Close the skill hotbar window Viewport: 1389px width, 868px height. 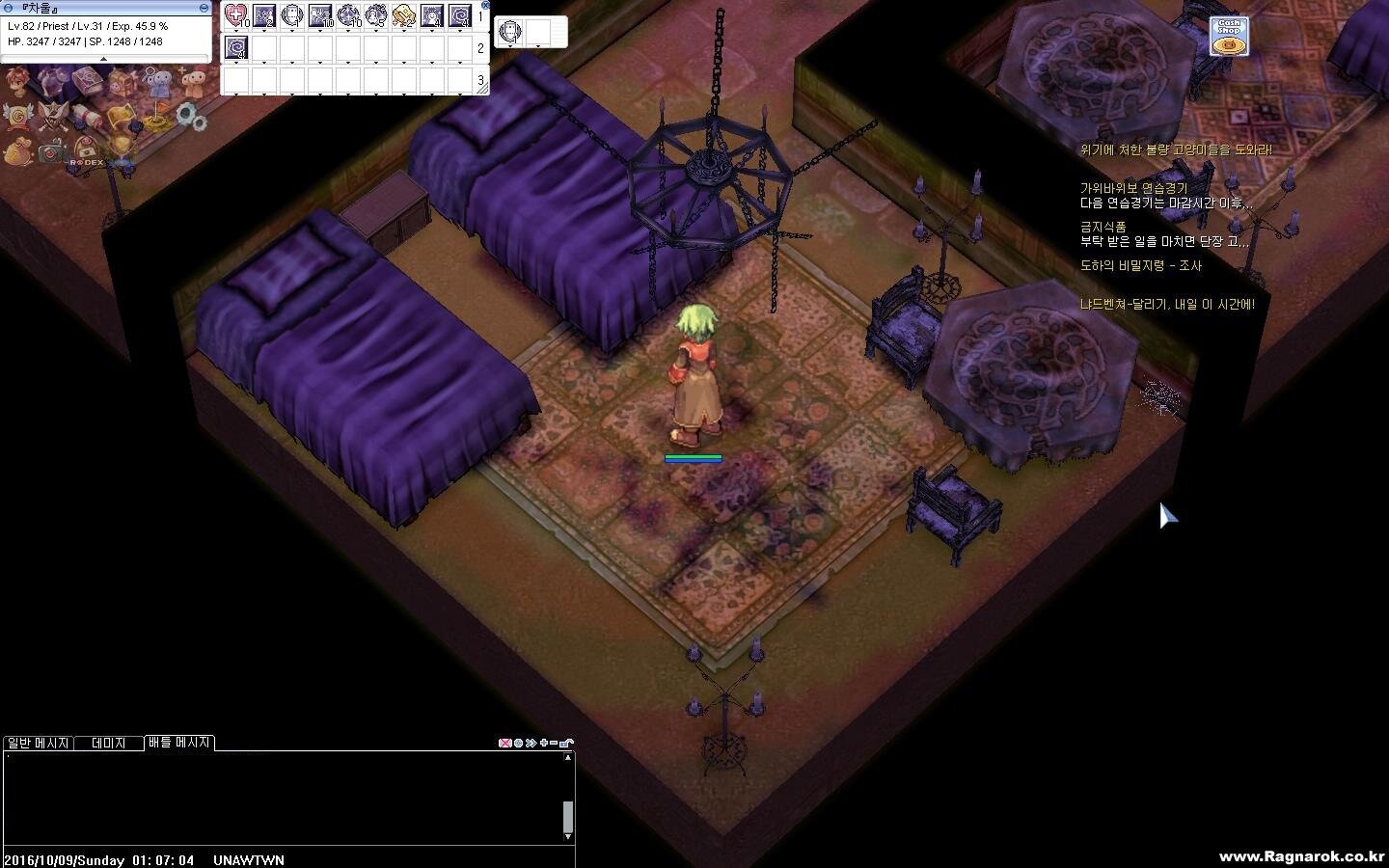485,5
